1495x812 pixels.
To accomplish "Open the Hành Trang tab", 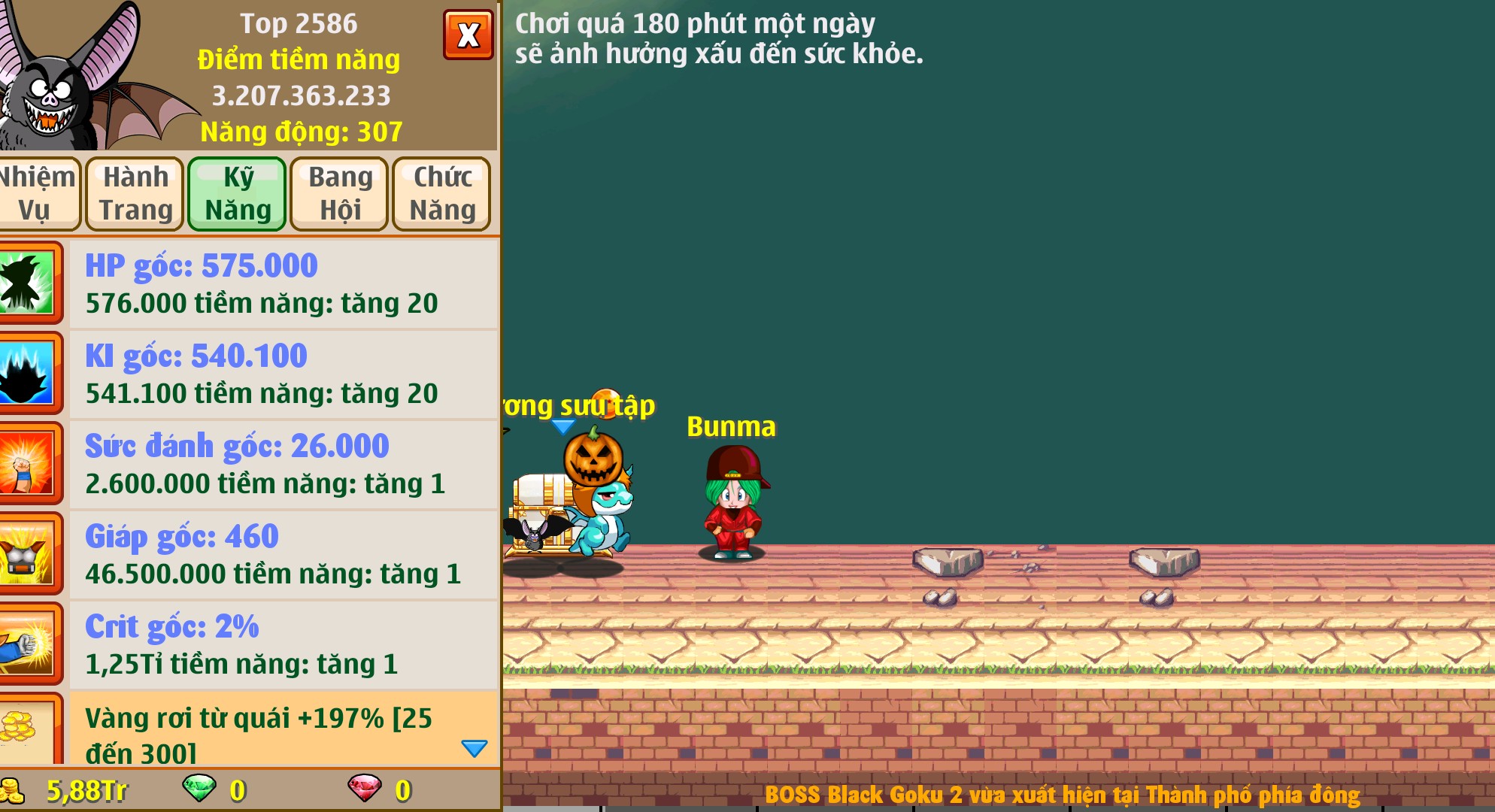I will pos(135,193).
